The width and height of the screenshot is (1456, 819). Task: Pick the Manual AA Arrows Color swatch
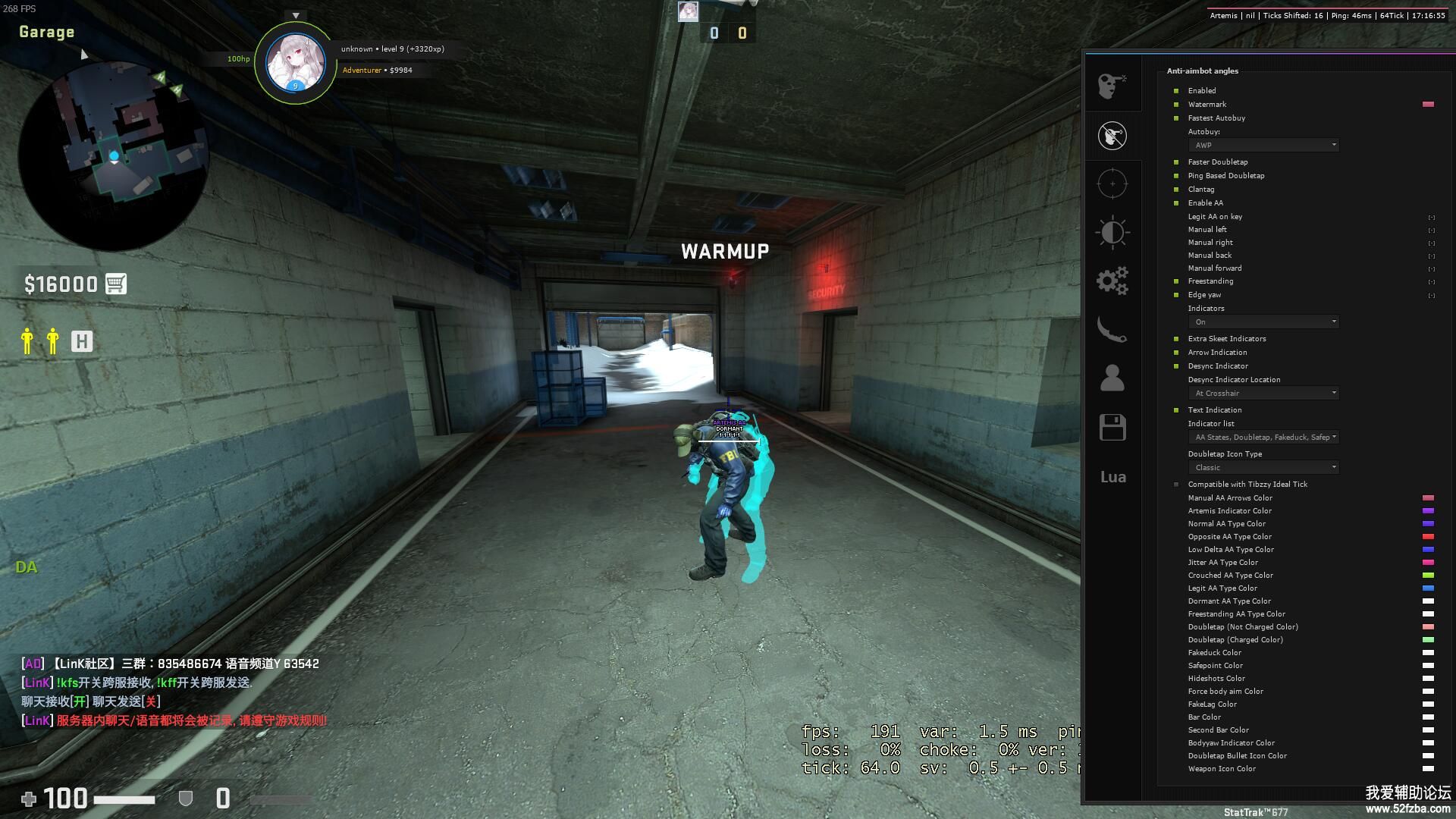(x=1428, y=498)
